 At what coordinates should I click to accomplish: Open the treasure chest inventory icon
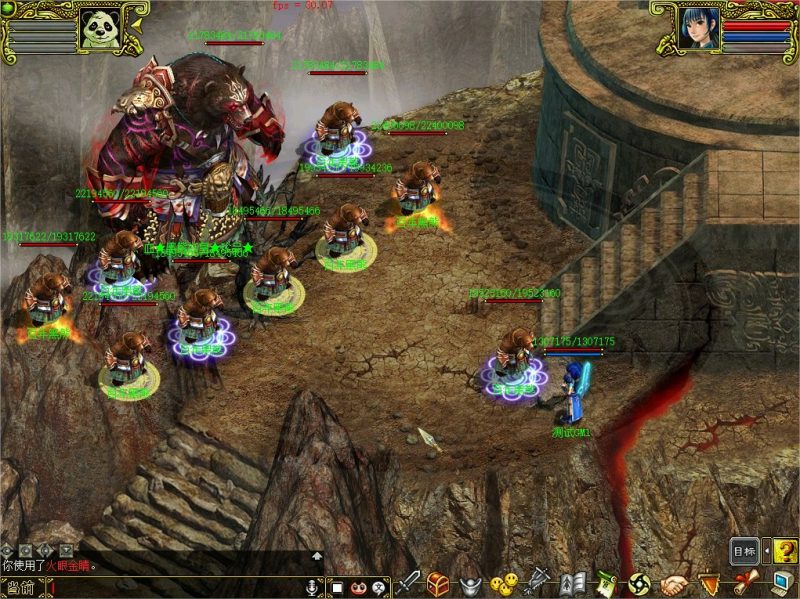(x=437, y=583)
